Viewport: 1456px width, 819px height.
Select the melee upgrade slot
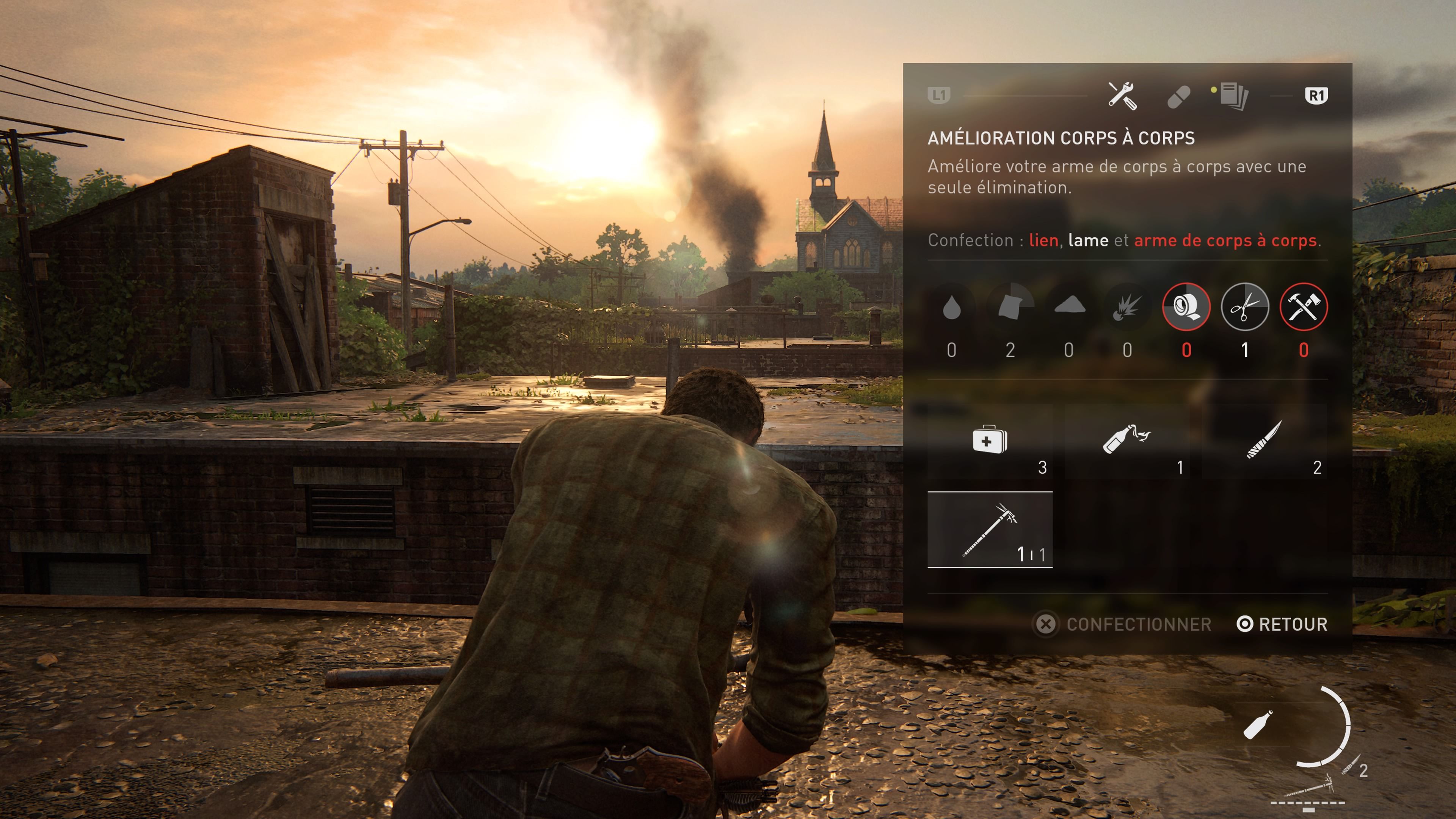[990, 530]
